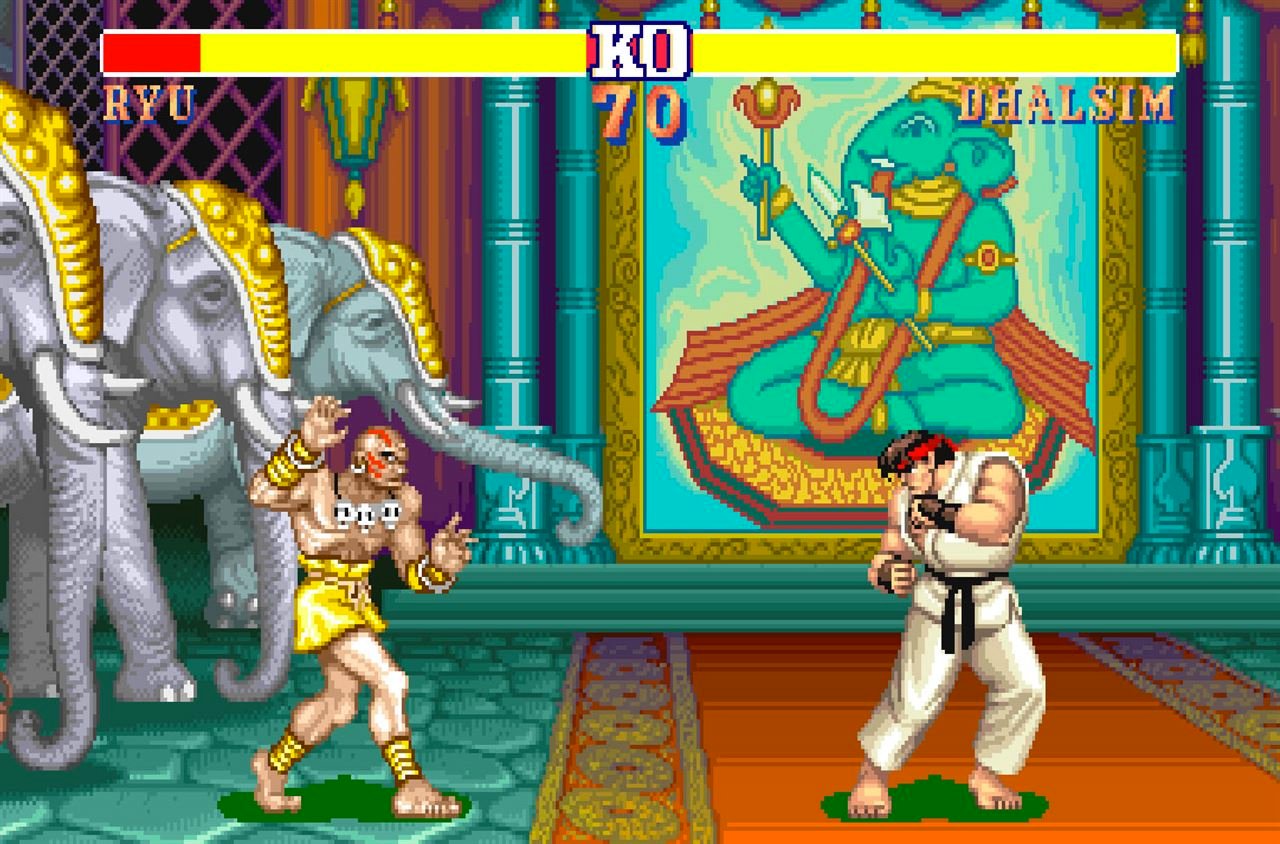Toggle Ryu's depleted red health bar

click(152, 48)
